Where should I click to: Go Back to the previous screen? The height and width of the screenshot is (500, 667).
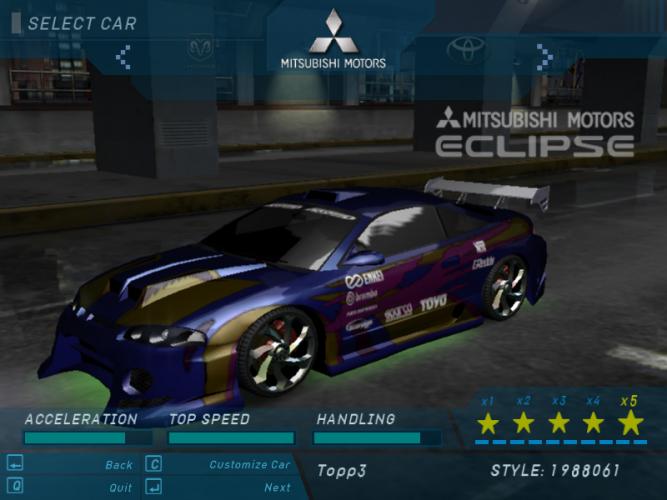(x=119, y=465)
